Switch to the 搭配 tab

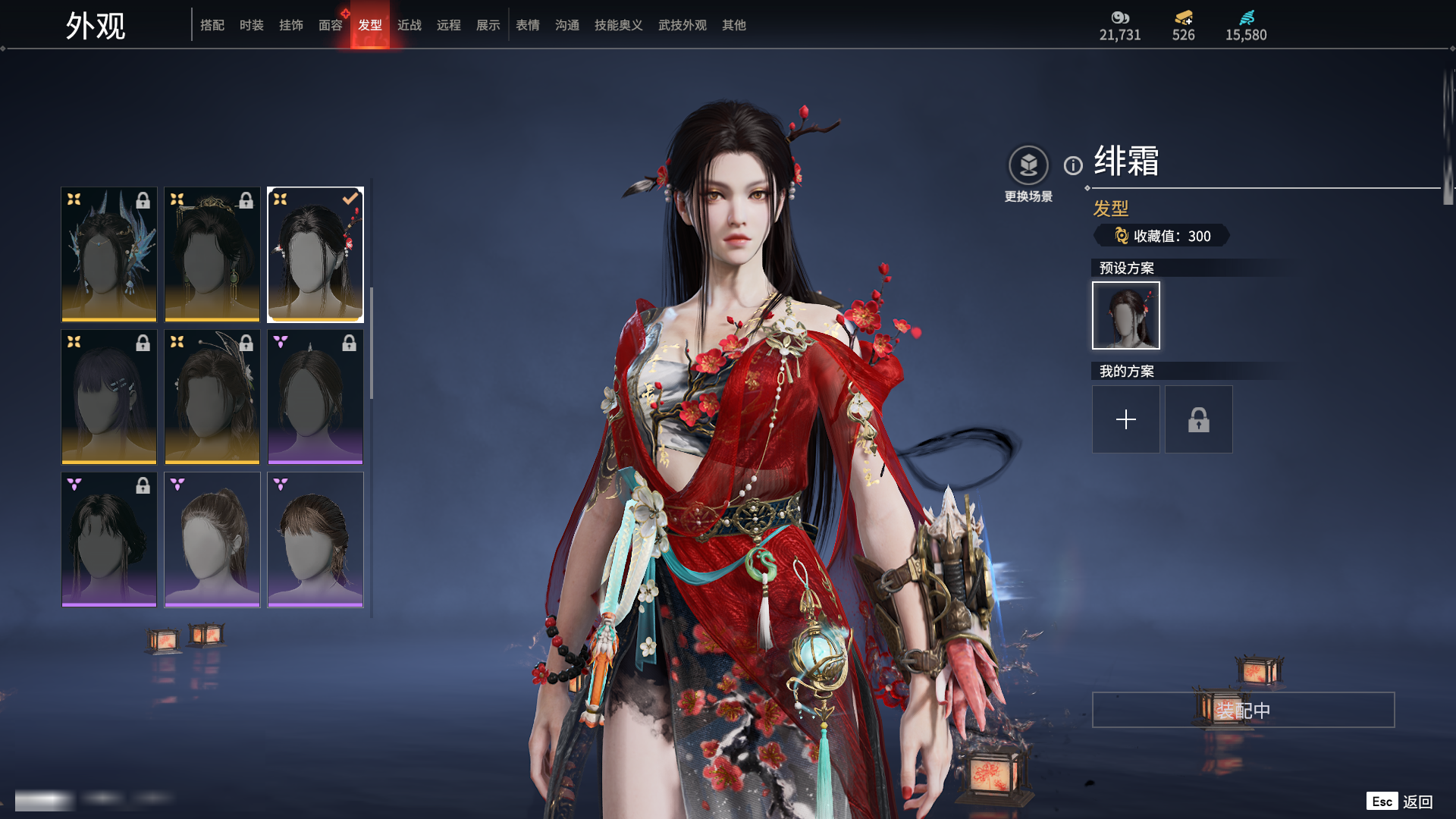coord(212,25)
